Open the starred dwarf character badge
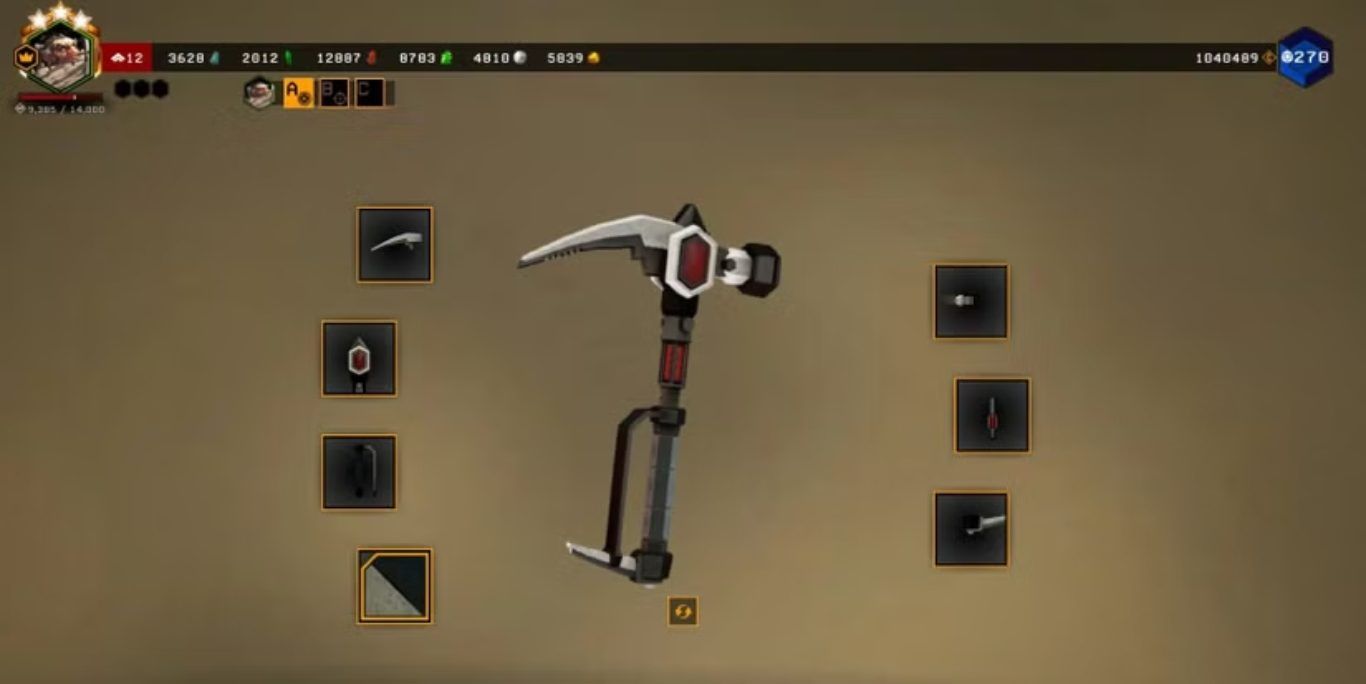The width and height of the screenshot is (1366, 684). click(60, 55)
